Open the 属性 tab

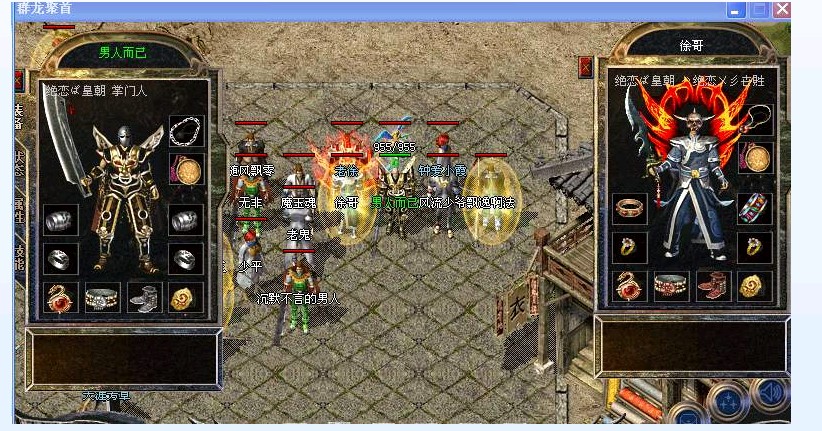(19, 209)
